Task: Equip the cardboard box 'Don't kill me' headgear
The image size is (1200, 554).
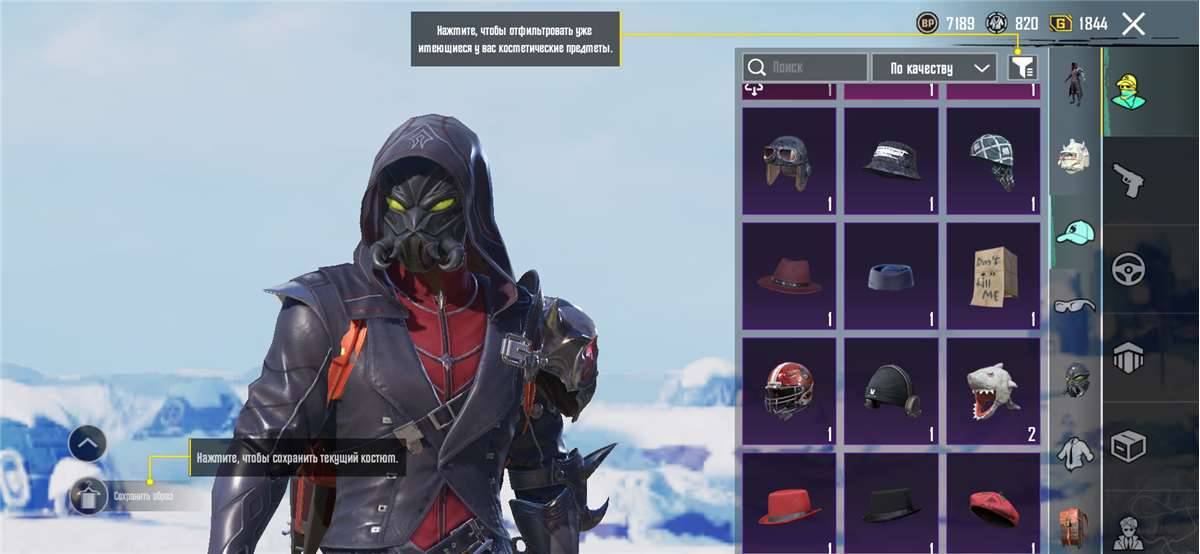Action: tap(993, 275)
